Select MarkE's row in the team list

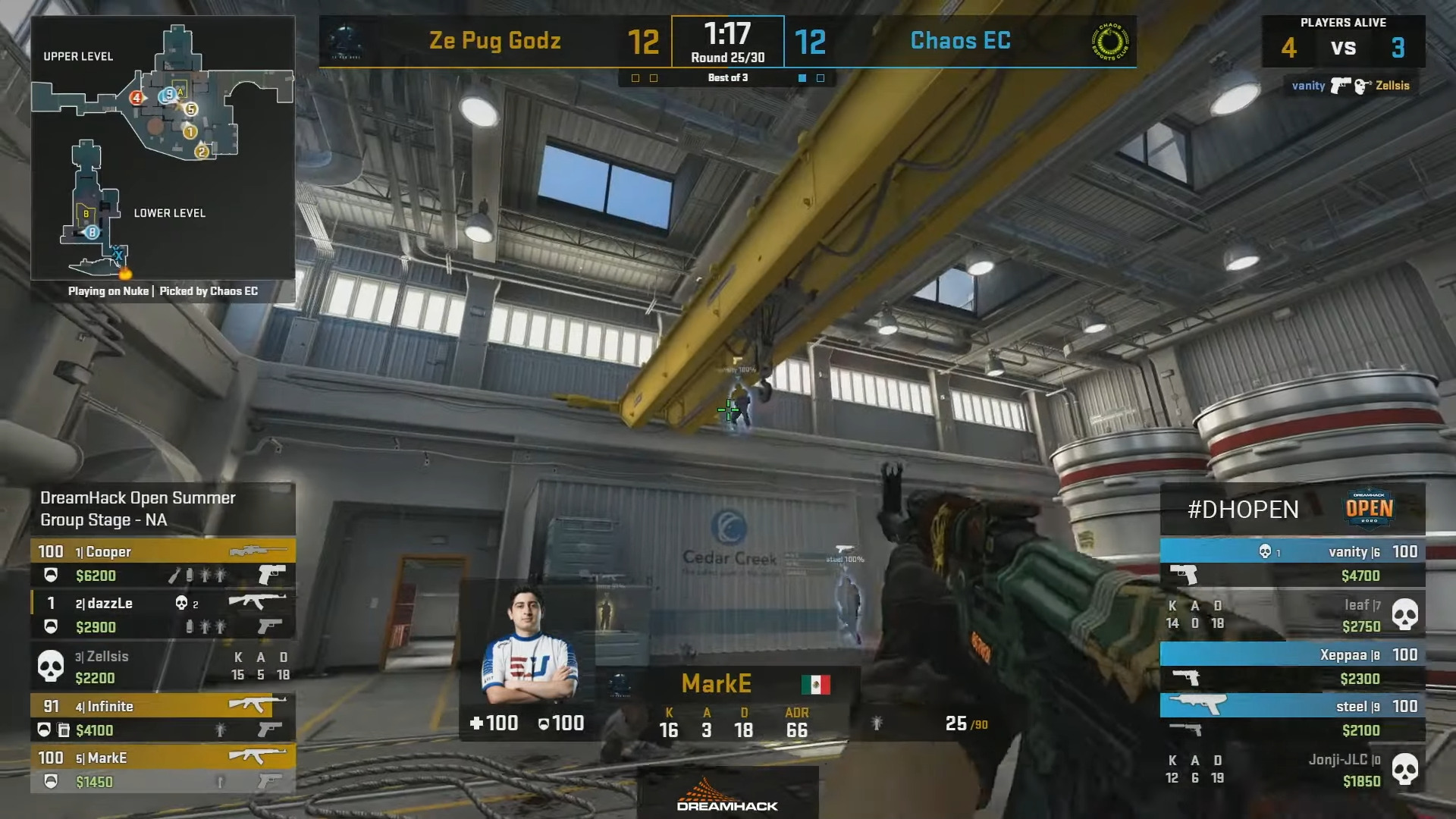click(x=162, y=769)
